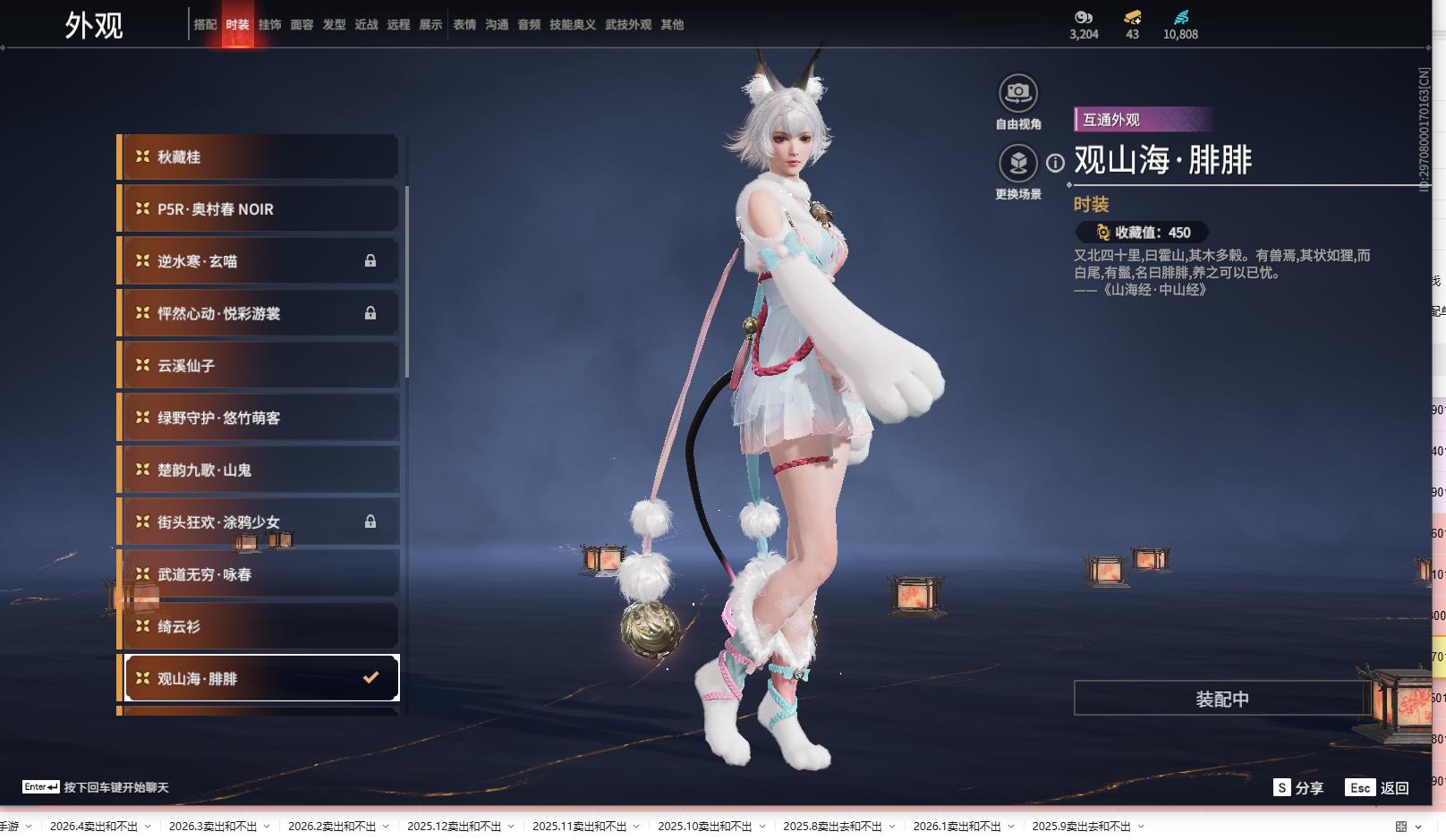Click the 分享 share button
Screen dimensions: 1446x840
(1299, 787)
